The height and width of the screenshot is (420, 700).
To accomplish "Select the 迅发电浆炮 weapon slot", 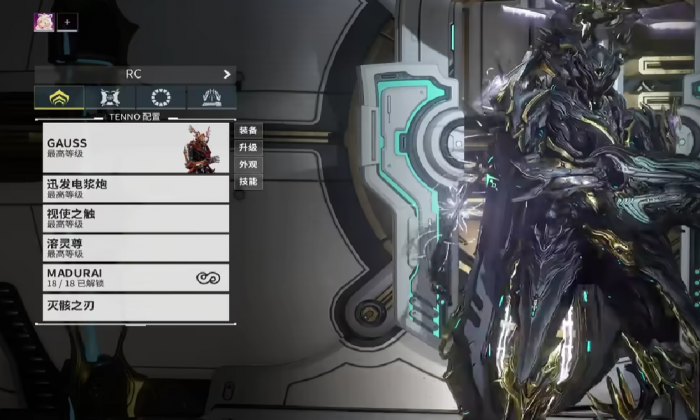I will click(x=136, y=189).
